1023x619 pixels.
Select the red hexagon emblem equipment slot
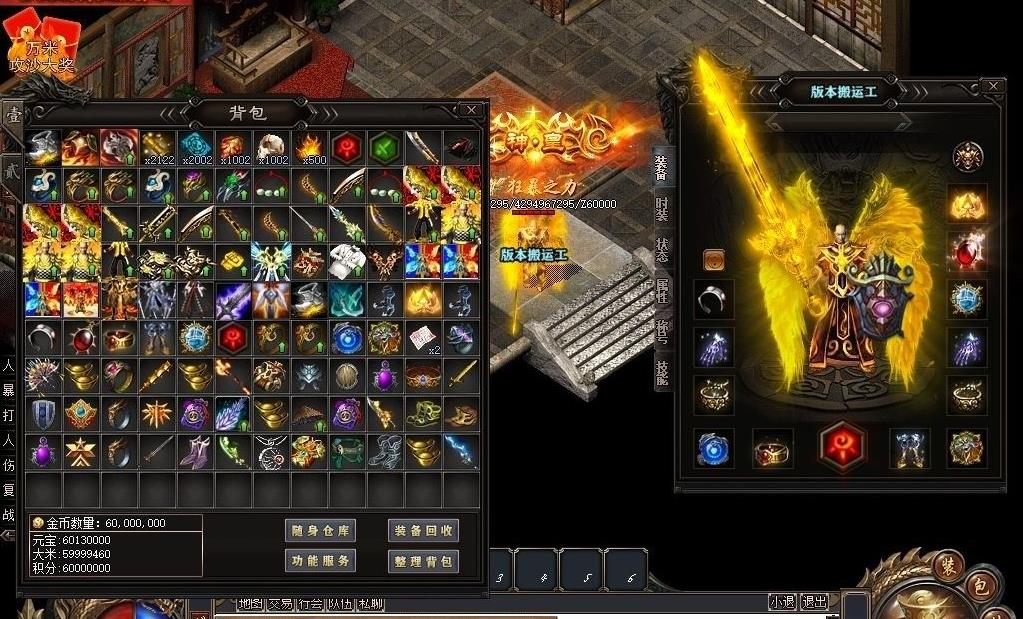(x=843, y=447)
